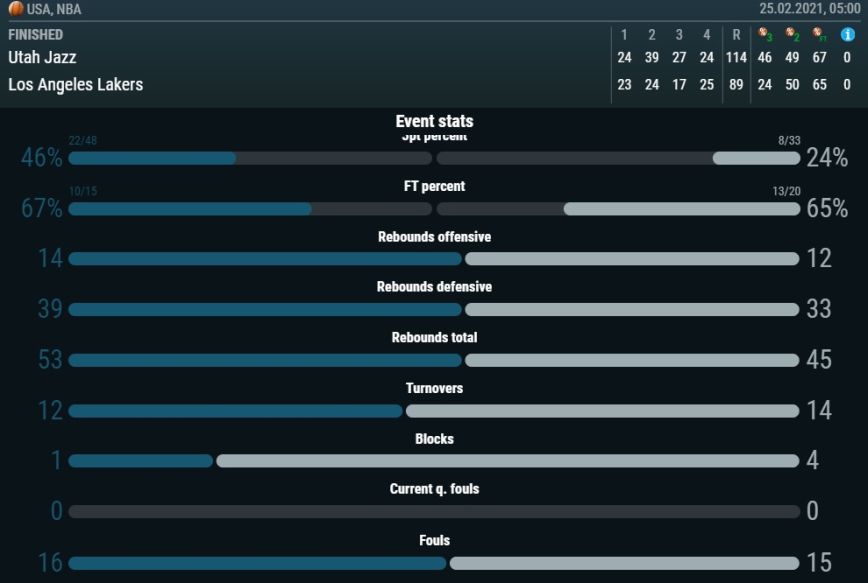Click the blue info icon
Image resolution: width=868 pixels, height=583 pixels.
(x=847, y=34)
